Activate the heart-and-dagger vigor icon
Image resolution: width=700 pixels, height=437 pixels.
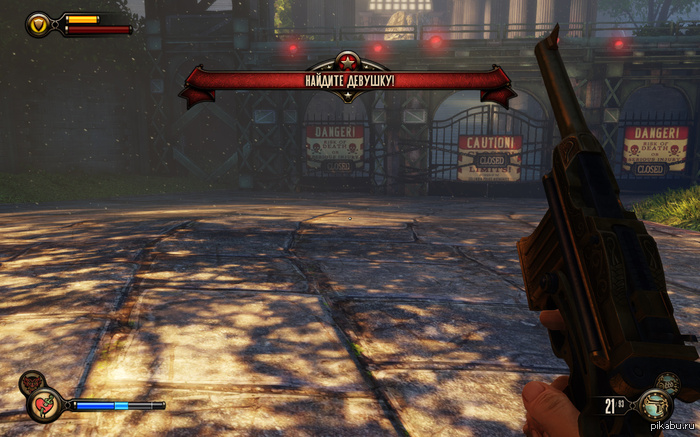(x=45, y=404)
